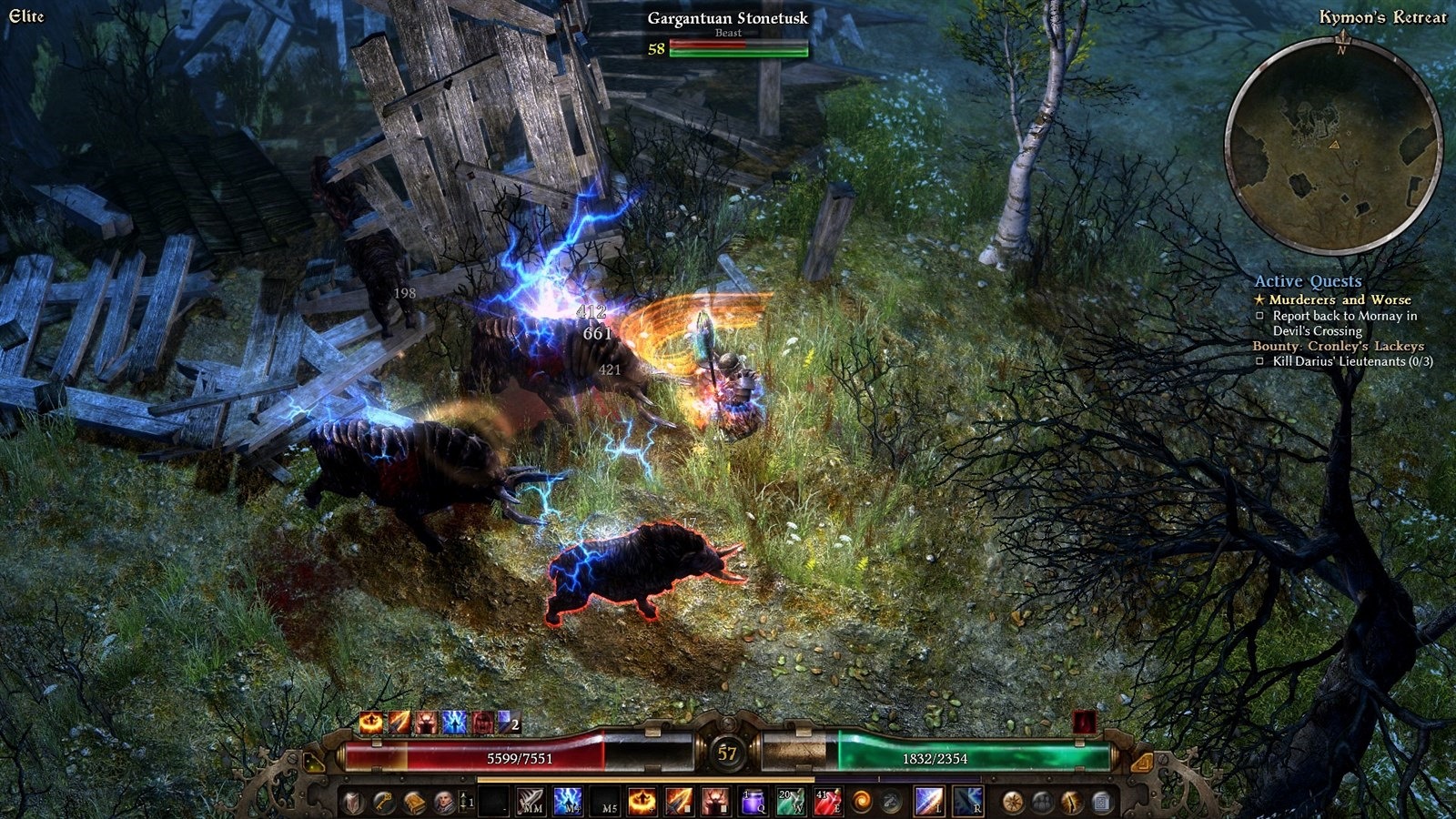Viewport: 1456px width, 819px height.
Task: Use the purple jar item on Q
Action: coord(753,802)
